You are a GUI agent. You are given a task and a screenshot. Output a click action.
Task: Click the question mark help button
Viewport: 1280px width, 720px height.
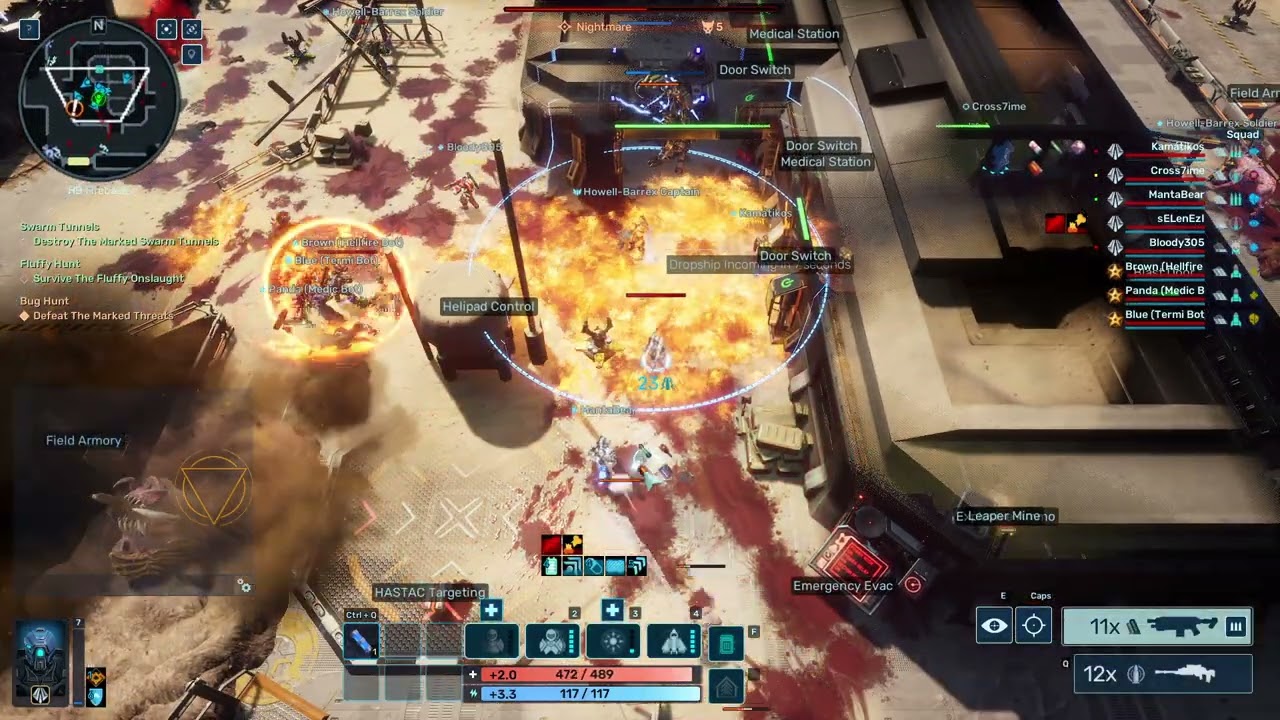pyautogui.click(x=29, y=29)
